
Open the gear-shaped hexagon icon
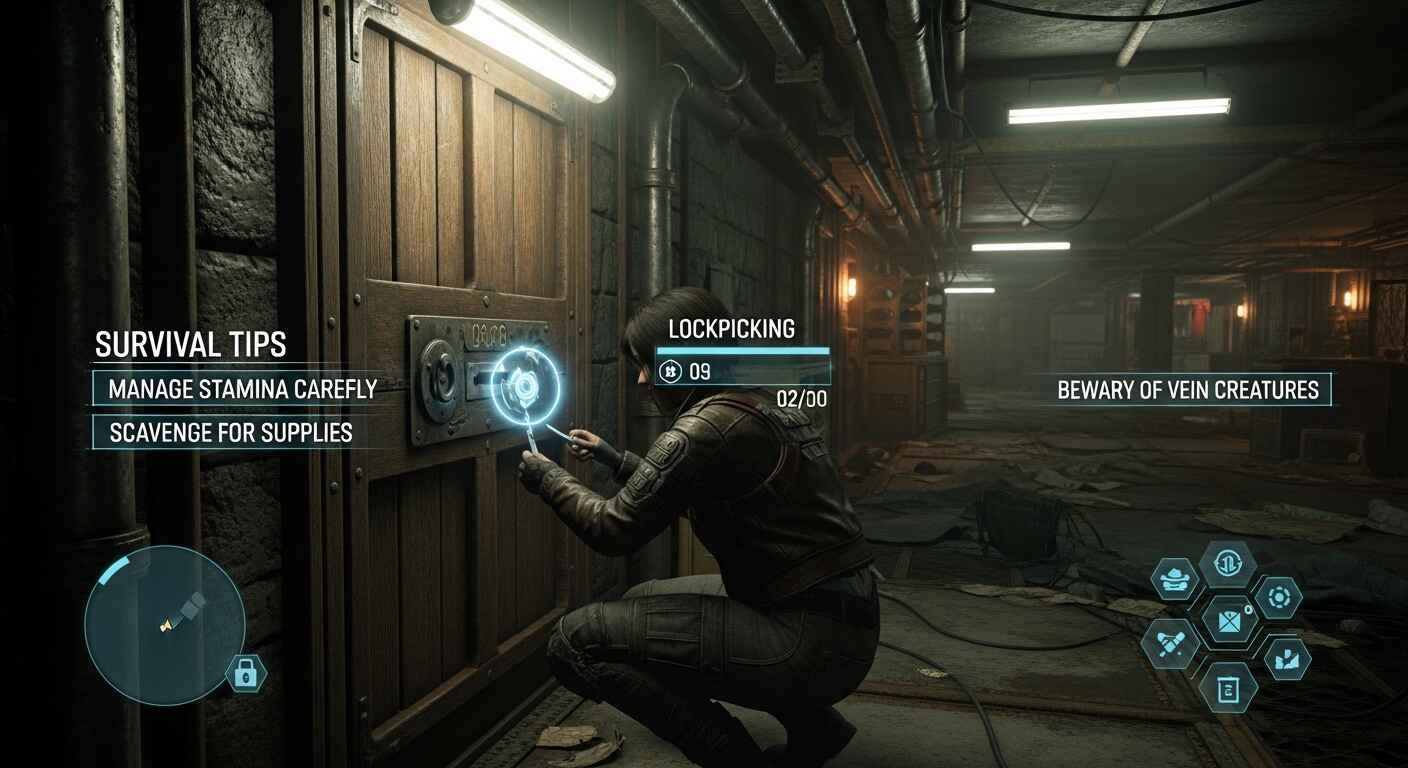coord(1277,598)
